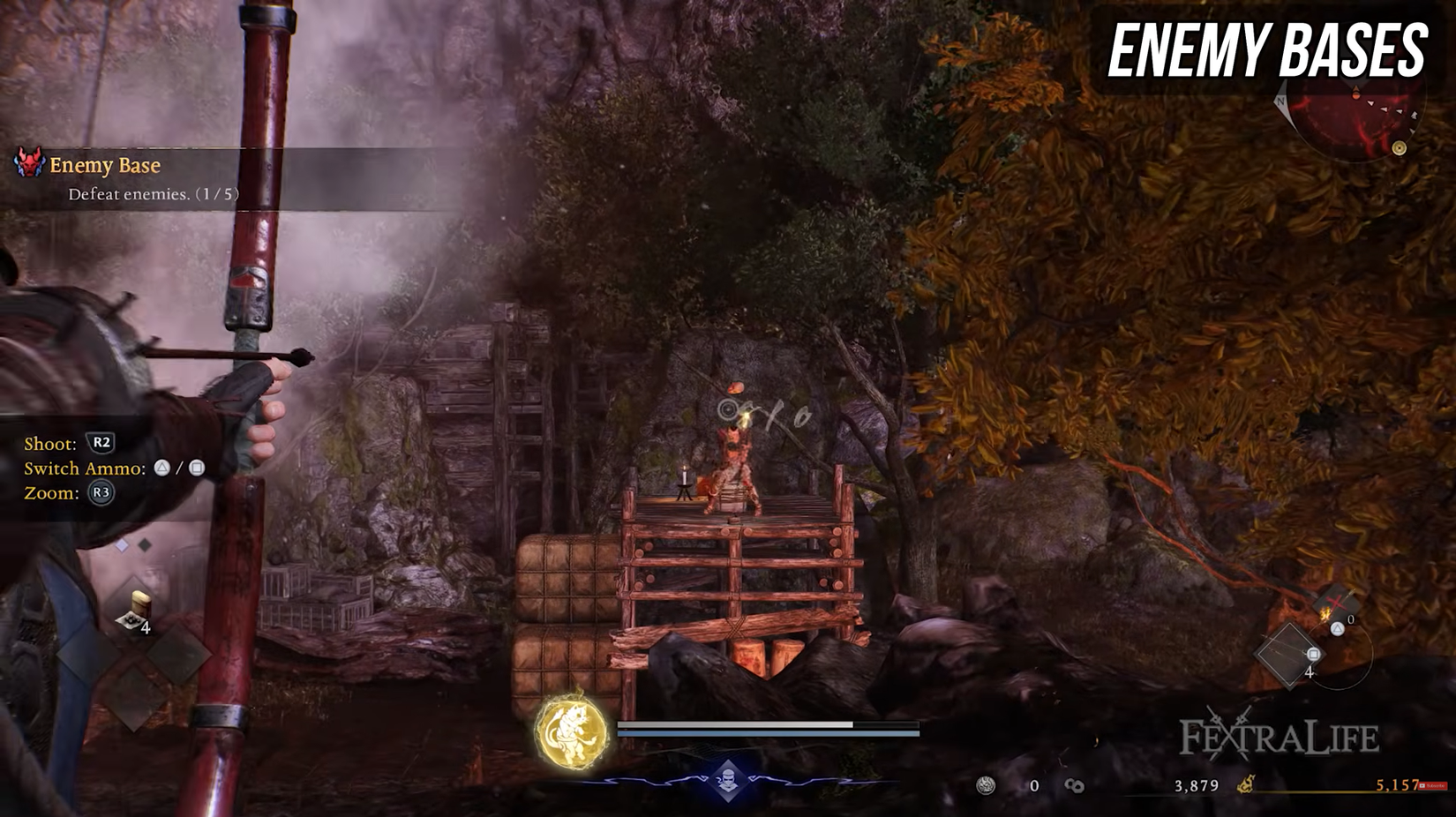Viewport: 1456px width, 817px height.
Task: Click the round coin icon near the zero counter
Action: click(986, 785)
